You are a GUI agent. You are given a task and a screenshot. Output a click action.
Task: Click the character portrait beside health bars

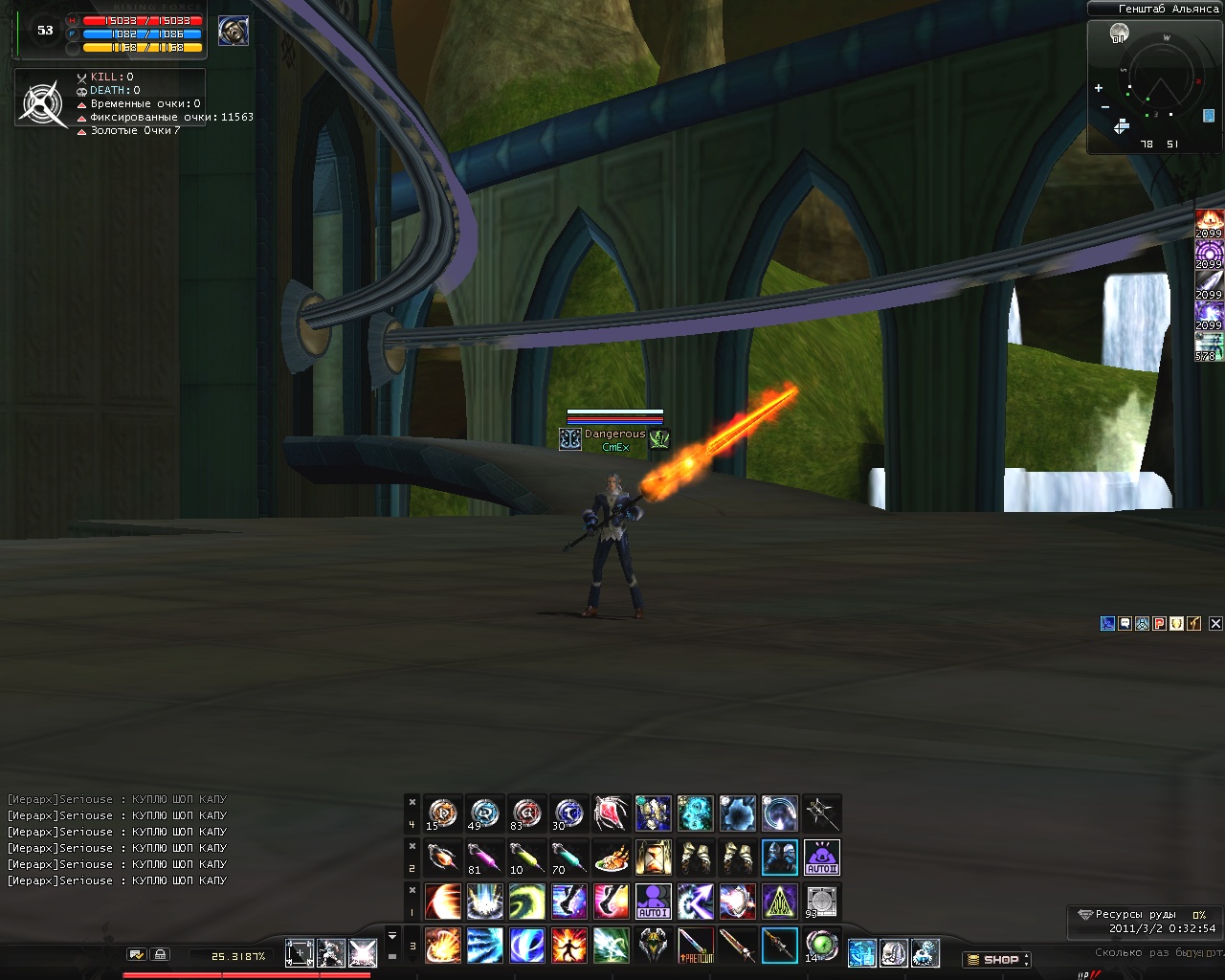pyautogui.click(x=234, y=31)
